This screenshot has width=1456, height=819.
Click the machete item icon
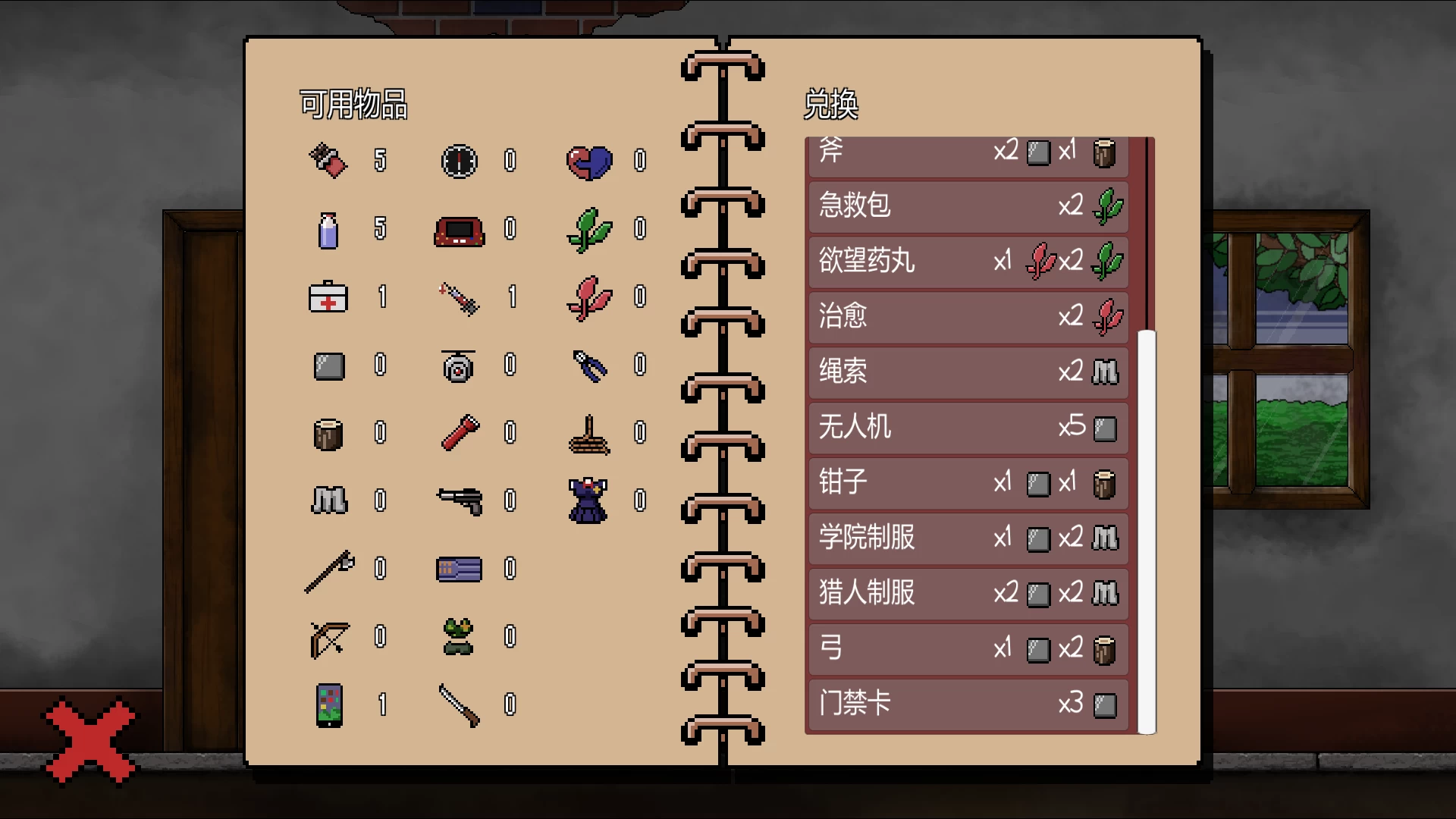[x=459, y=707]
